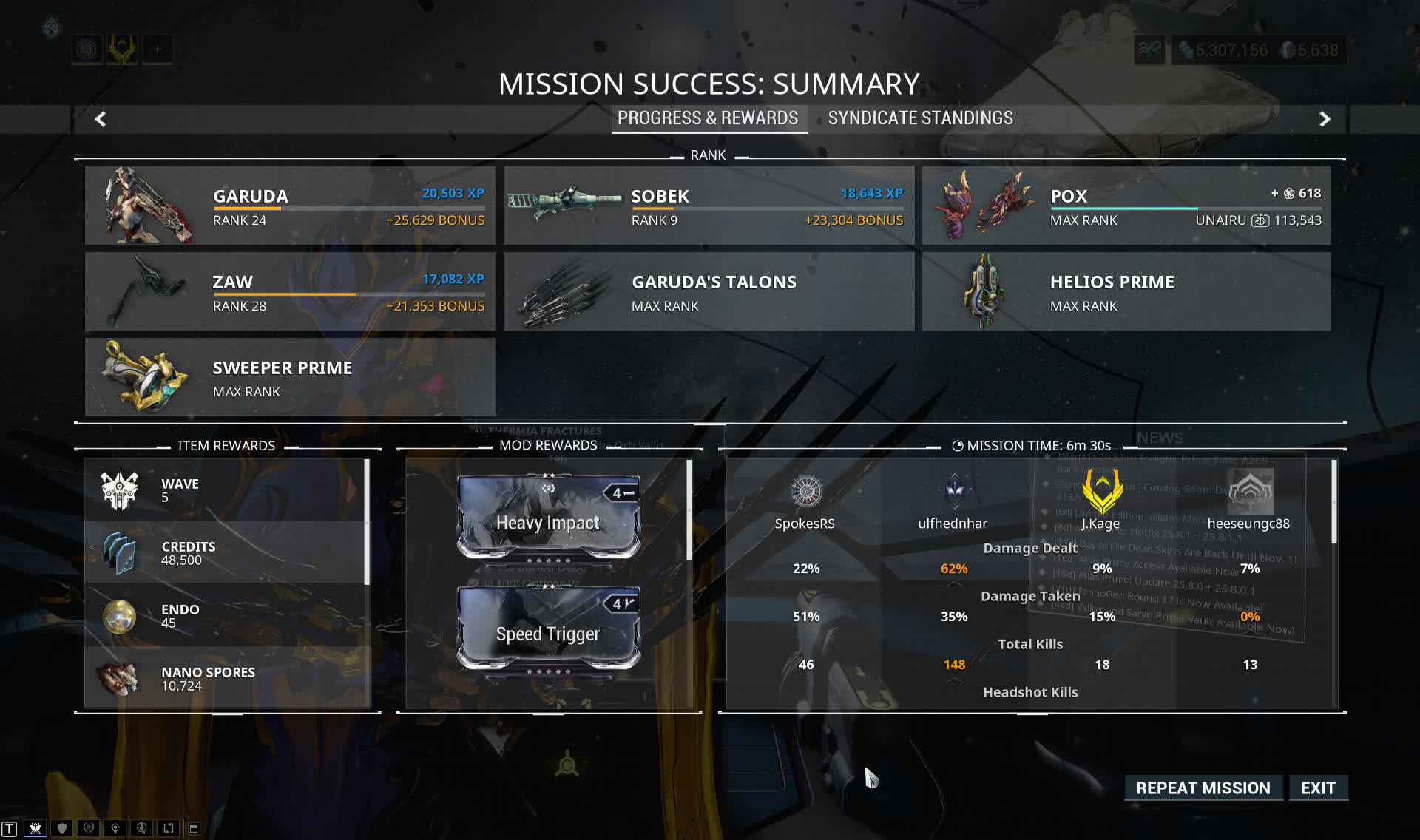Go to the next summary page arrow
This screenshot has height=840, width=1420.
[x=1325, y=119]
